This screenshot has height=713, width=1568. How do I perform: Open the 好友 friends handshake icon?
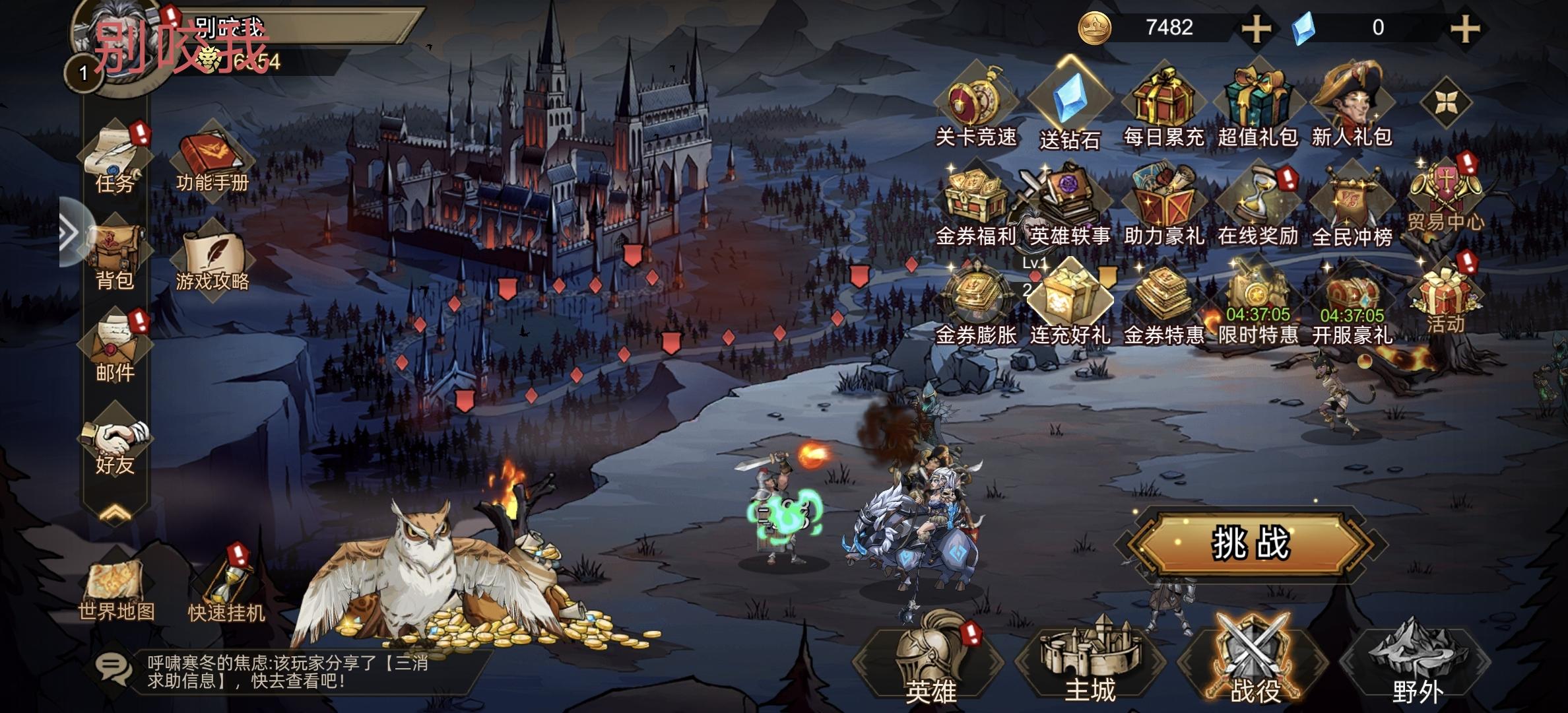(116, 444)
